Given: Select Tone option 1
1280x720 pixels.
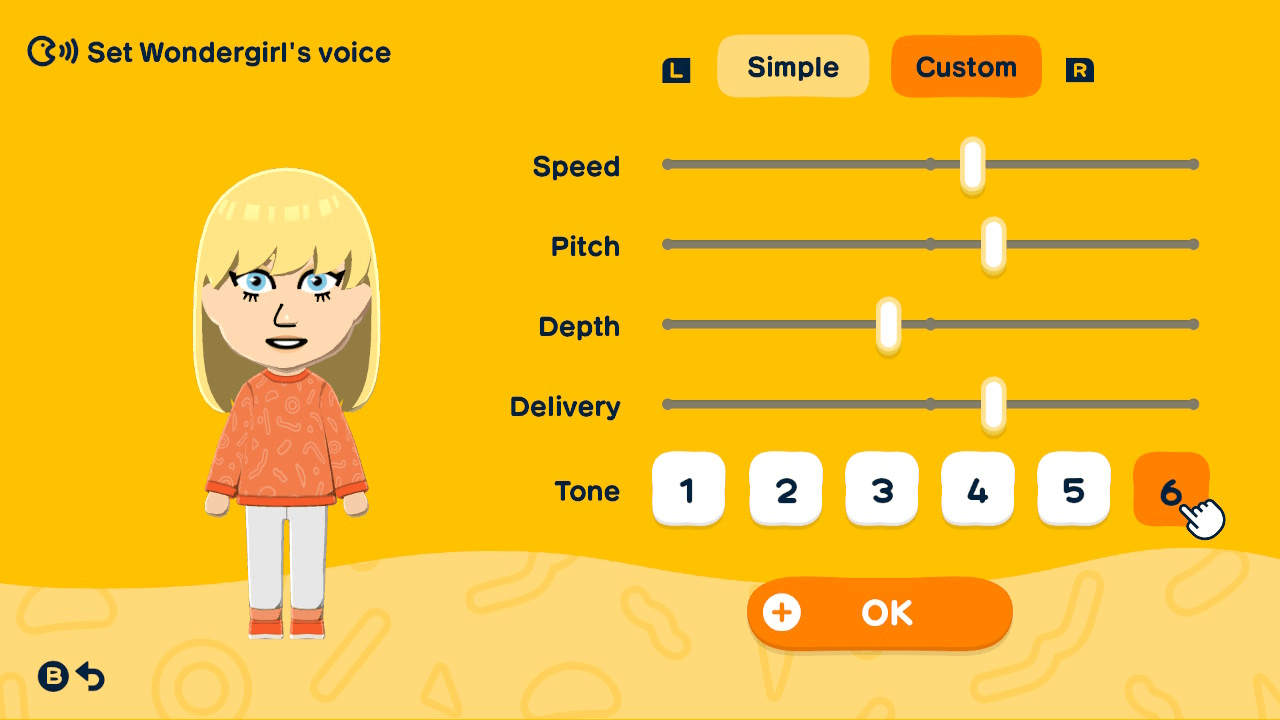Looking at the screenshot, I should coord(689,489).
